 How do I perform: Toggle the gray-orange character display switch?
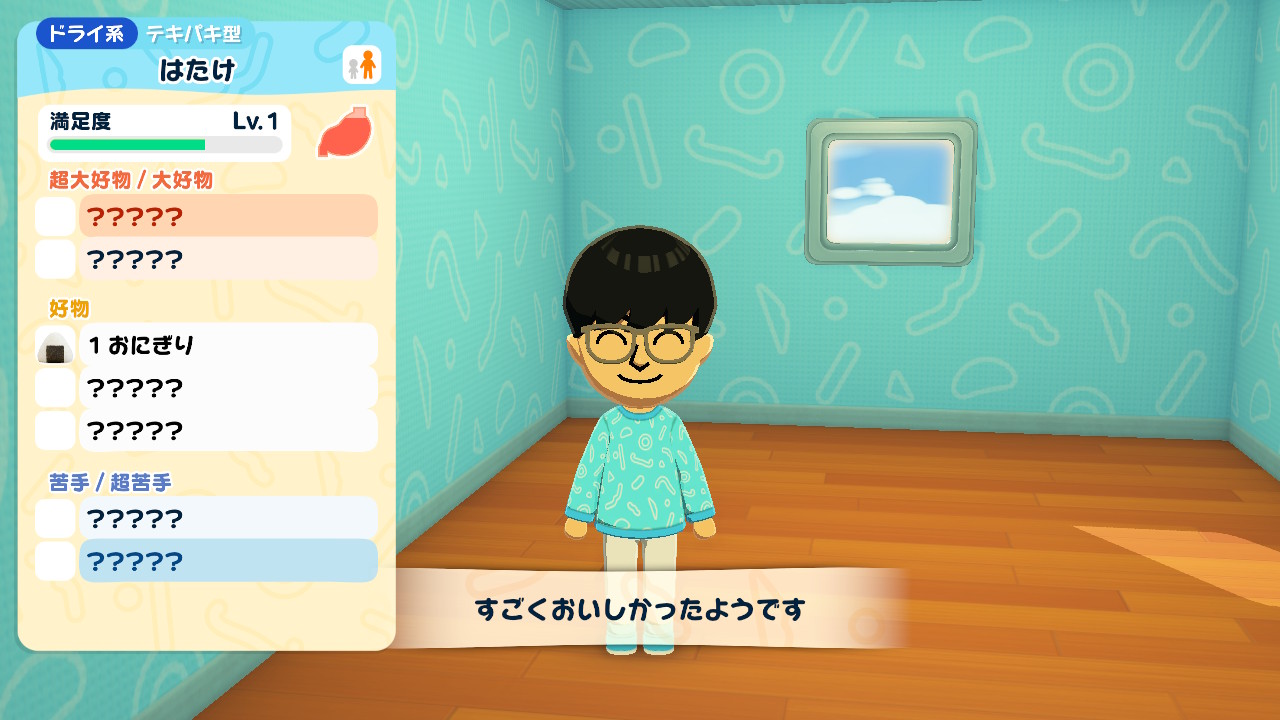click(360, 62)
